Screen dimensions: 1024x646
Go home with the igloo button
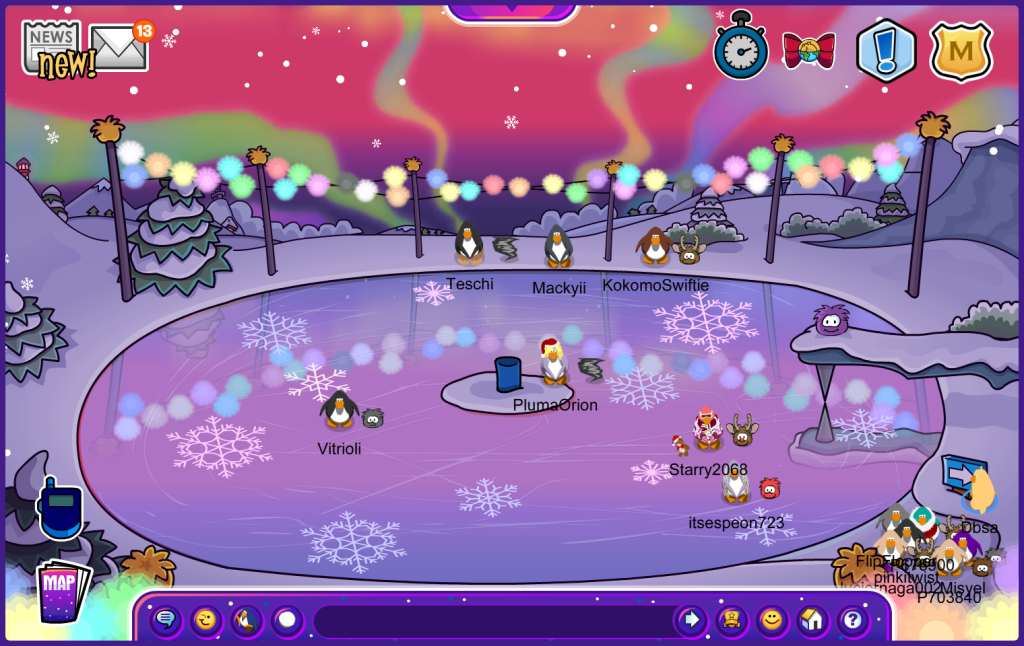812,621
